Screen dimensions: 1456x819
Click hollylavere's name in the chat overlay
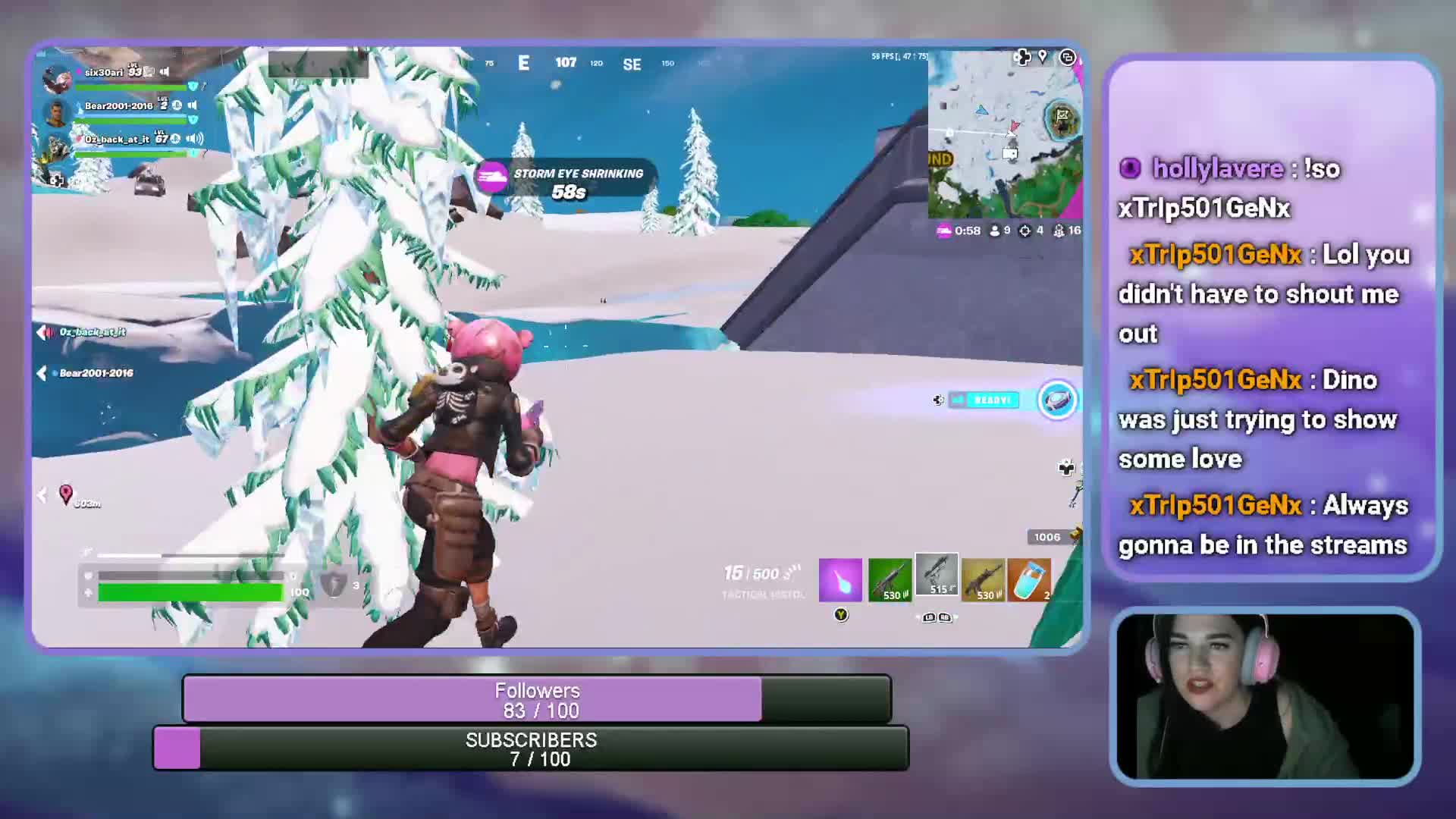point(1217,168)
